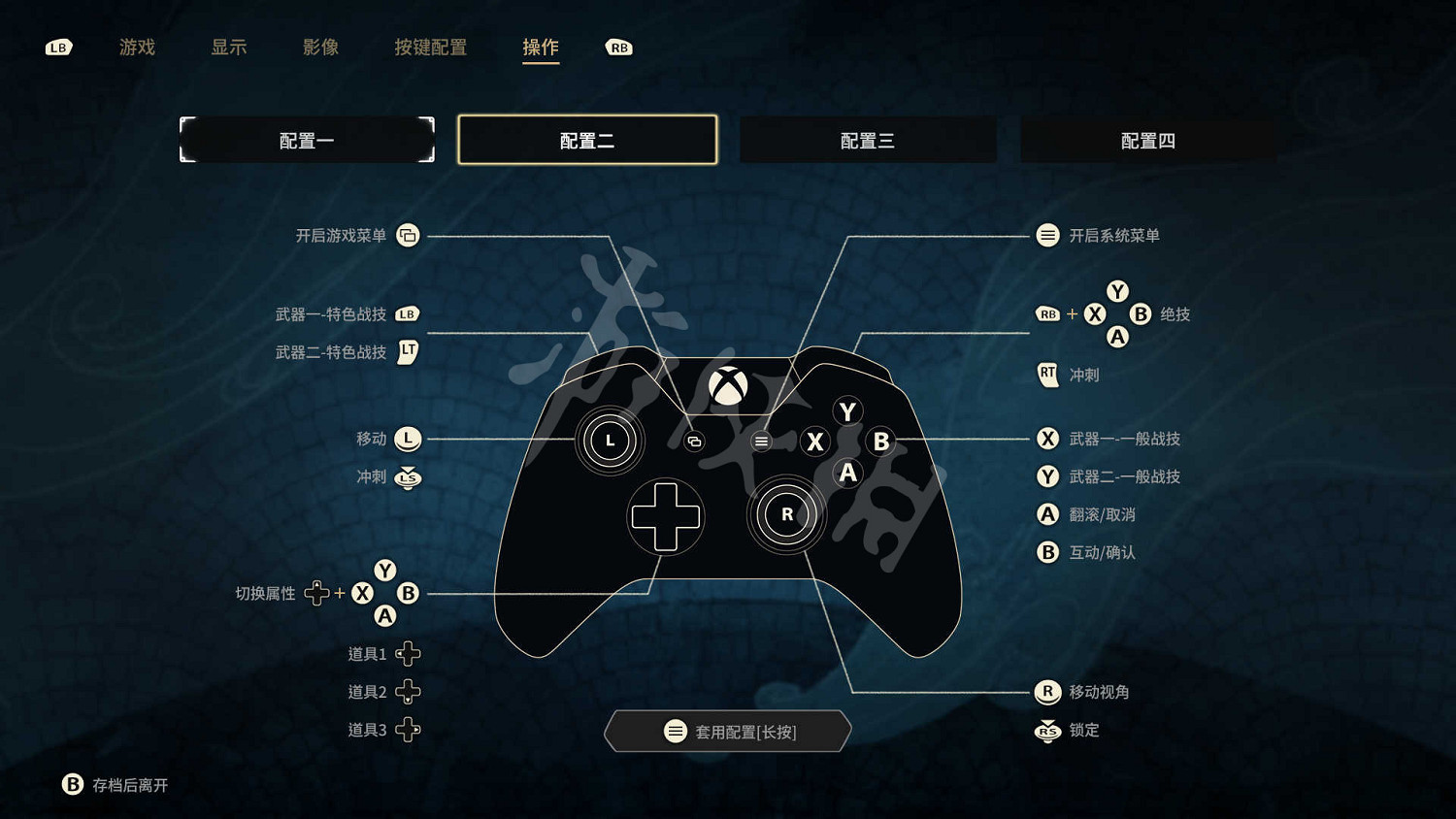The image size is (1456, 819).
Task: Select the 按键配置 menu item
Action: [431, 48]
